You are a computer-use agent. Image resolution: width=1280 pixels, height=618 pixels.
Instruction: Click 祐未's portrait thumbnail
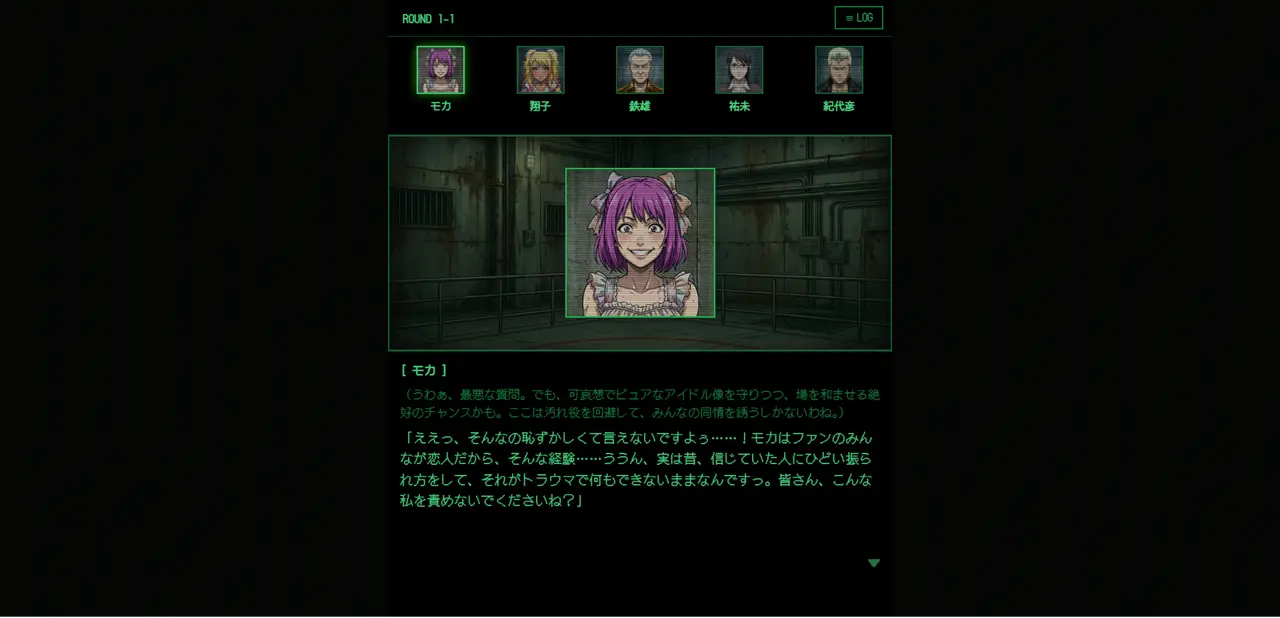point(739,70)
